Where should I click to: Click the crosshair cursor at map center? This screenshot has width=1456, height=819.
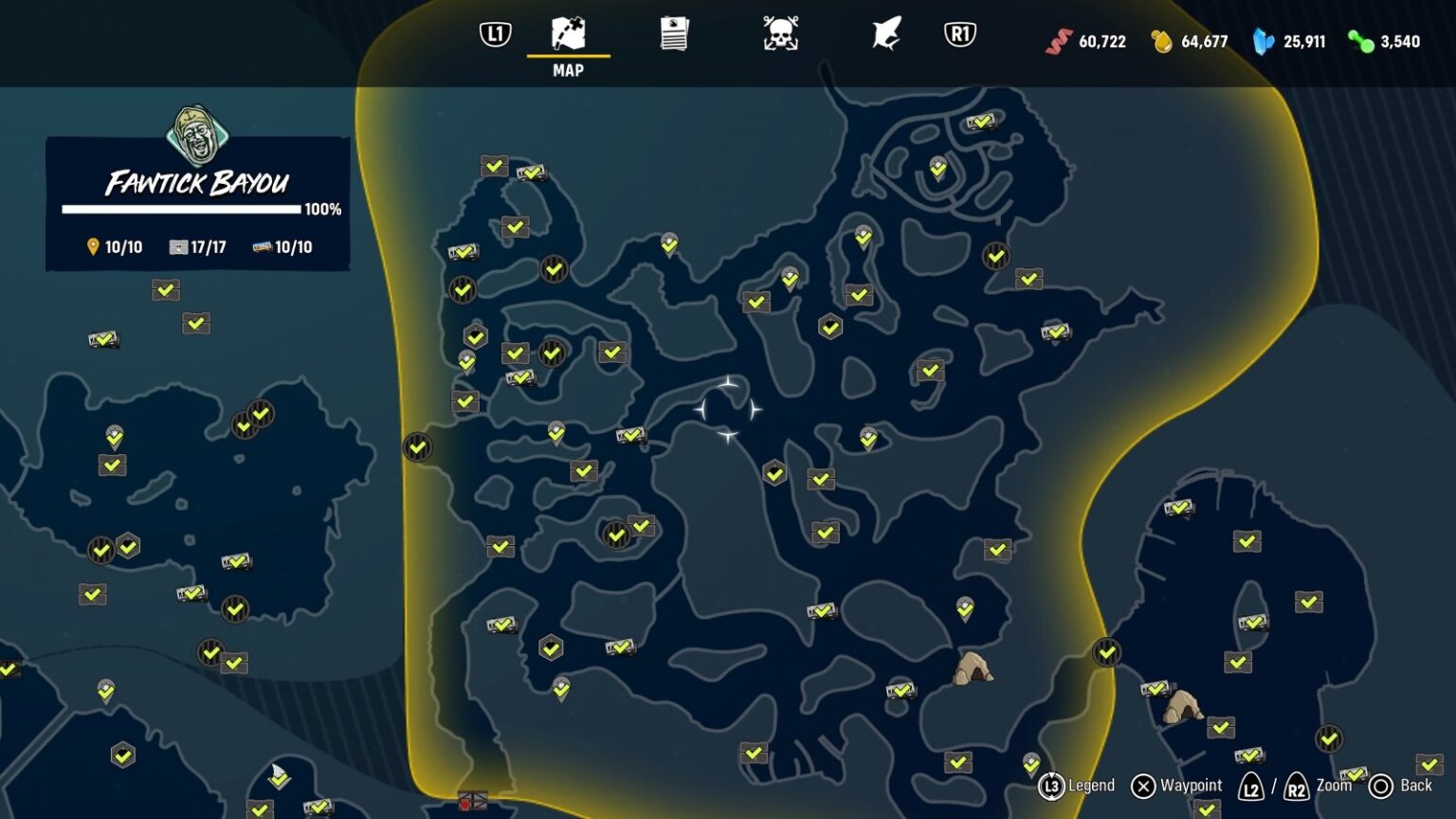coord(729,408)
